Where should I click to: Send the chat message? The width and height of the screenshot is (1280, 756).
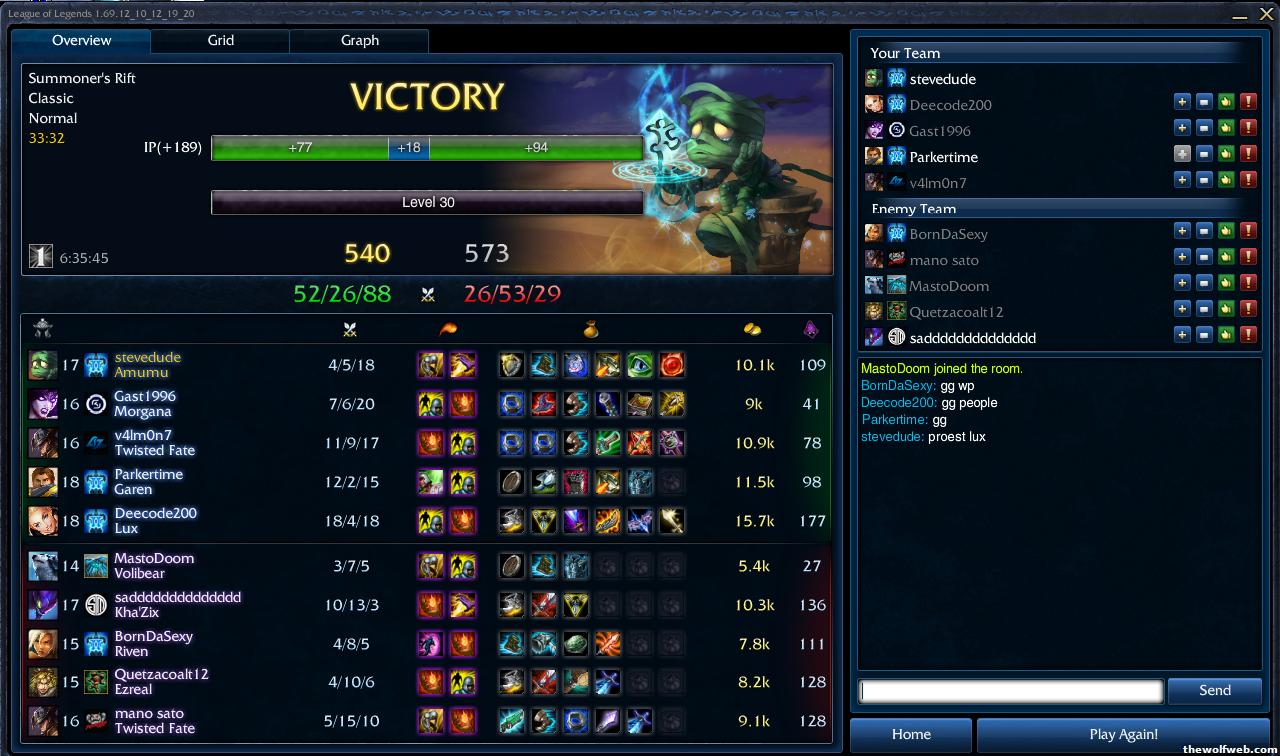click(1214, 690)
